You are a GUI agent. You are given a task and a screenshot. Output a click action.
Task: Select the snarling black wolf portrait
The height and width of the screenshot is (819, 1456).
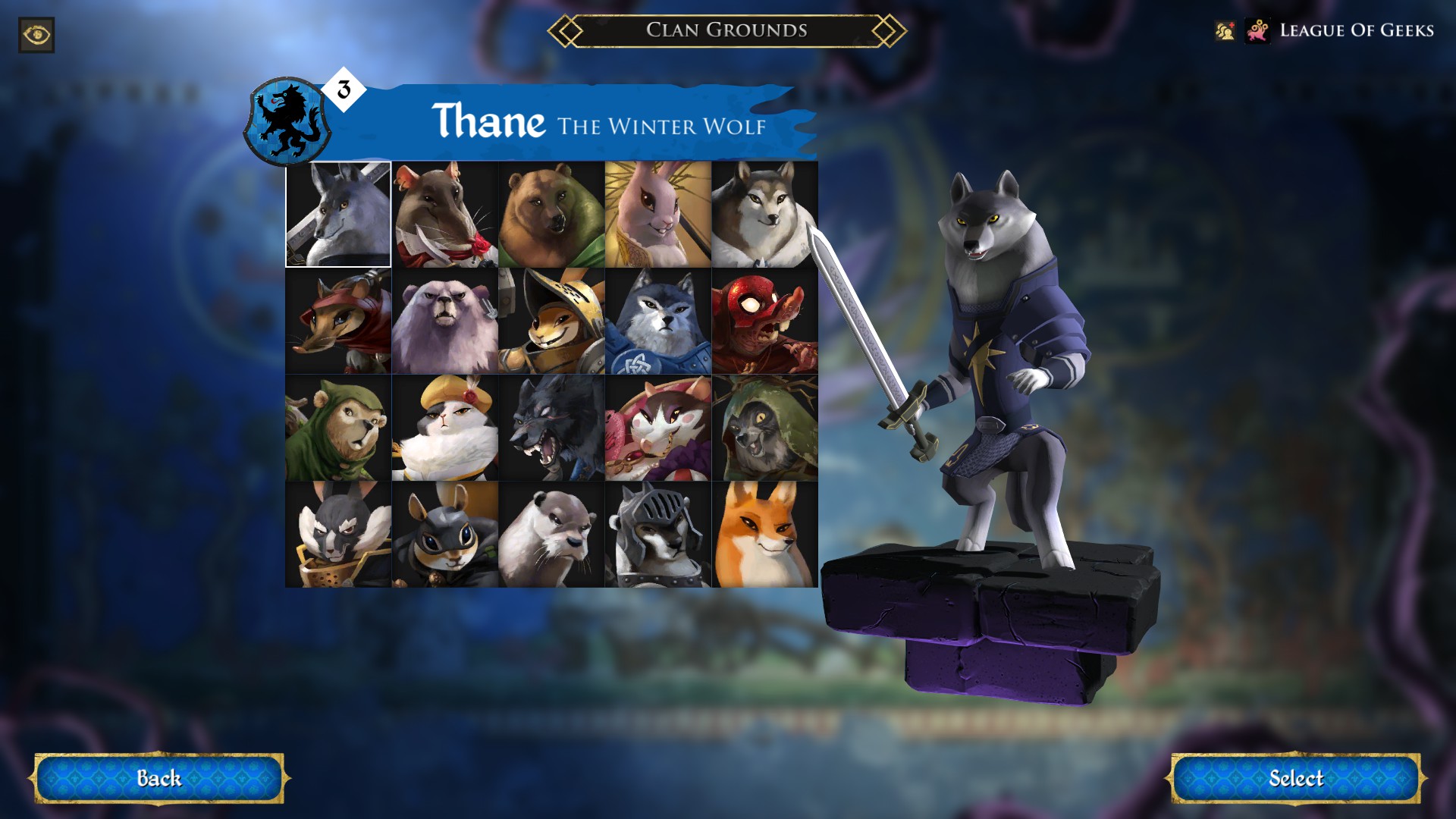click(x=551, y=428)
